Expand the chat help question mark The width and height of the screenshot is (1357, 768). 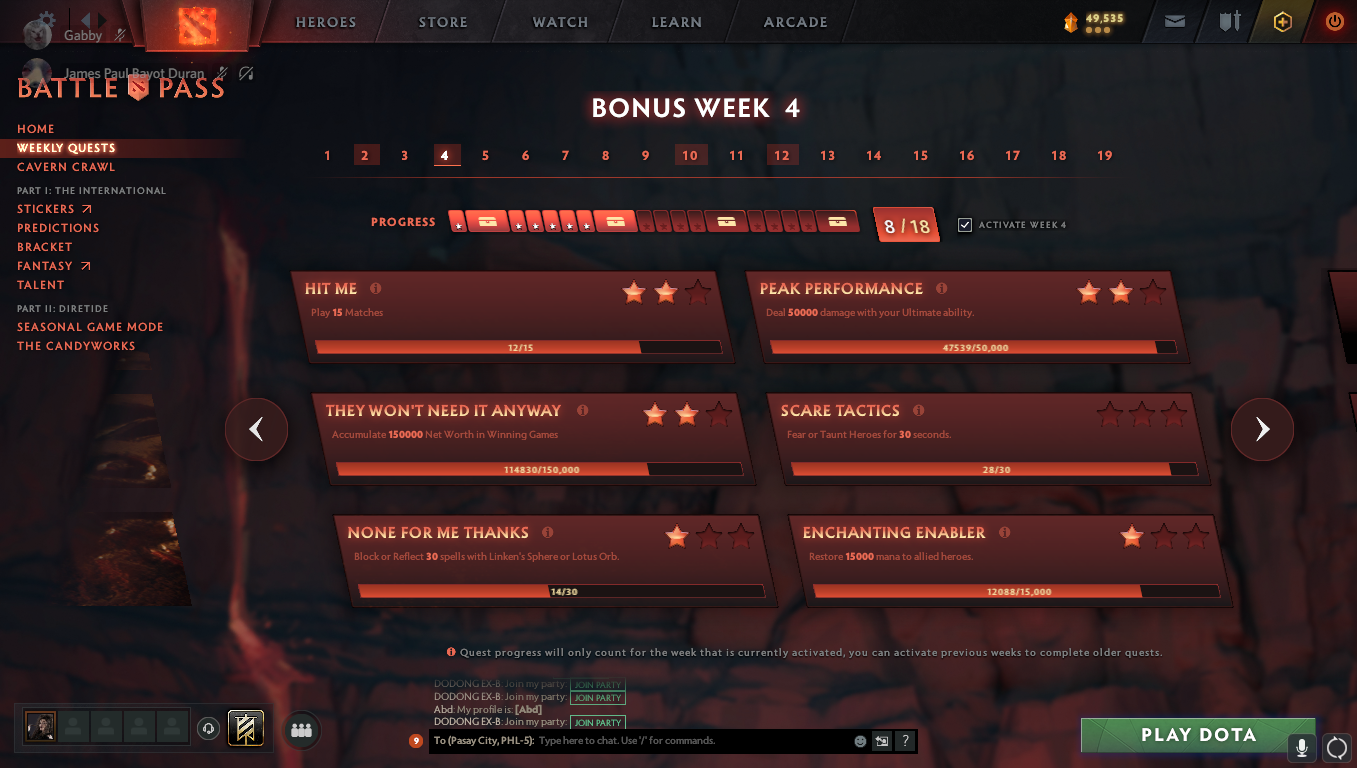tap(905, 741)
